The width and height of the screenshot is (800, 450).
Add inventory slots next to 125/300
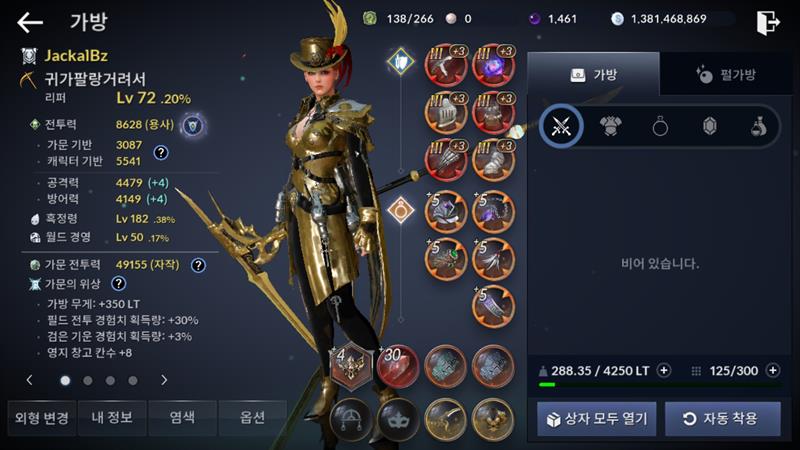772,370
